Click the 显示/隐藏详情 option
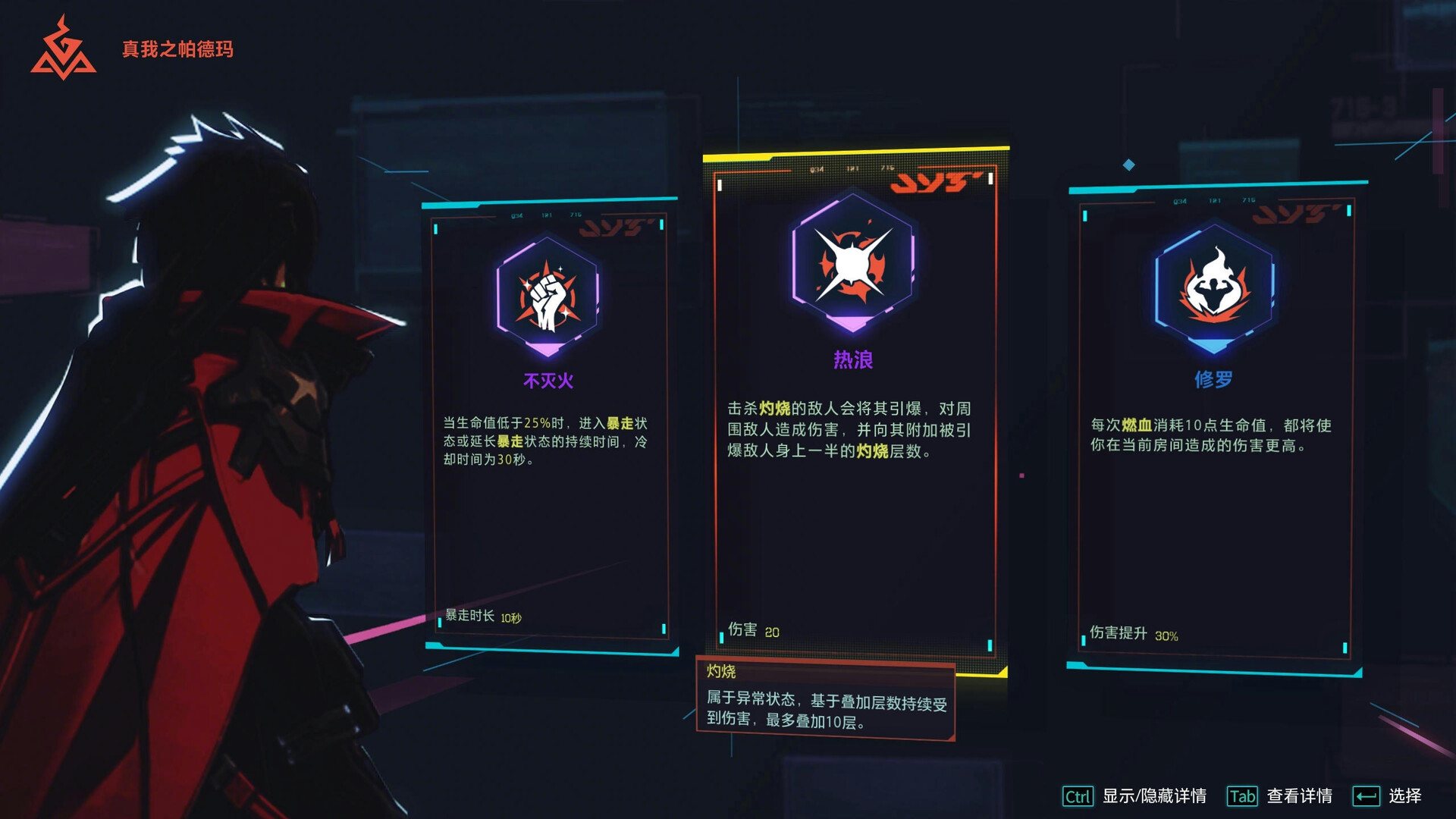The image size is (1456, 819). pos(1135,795)
